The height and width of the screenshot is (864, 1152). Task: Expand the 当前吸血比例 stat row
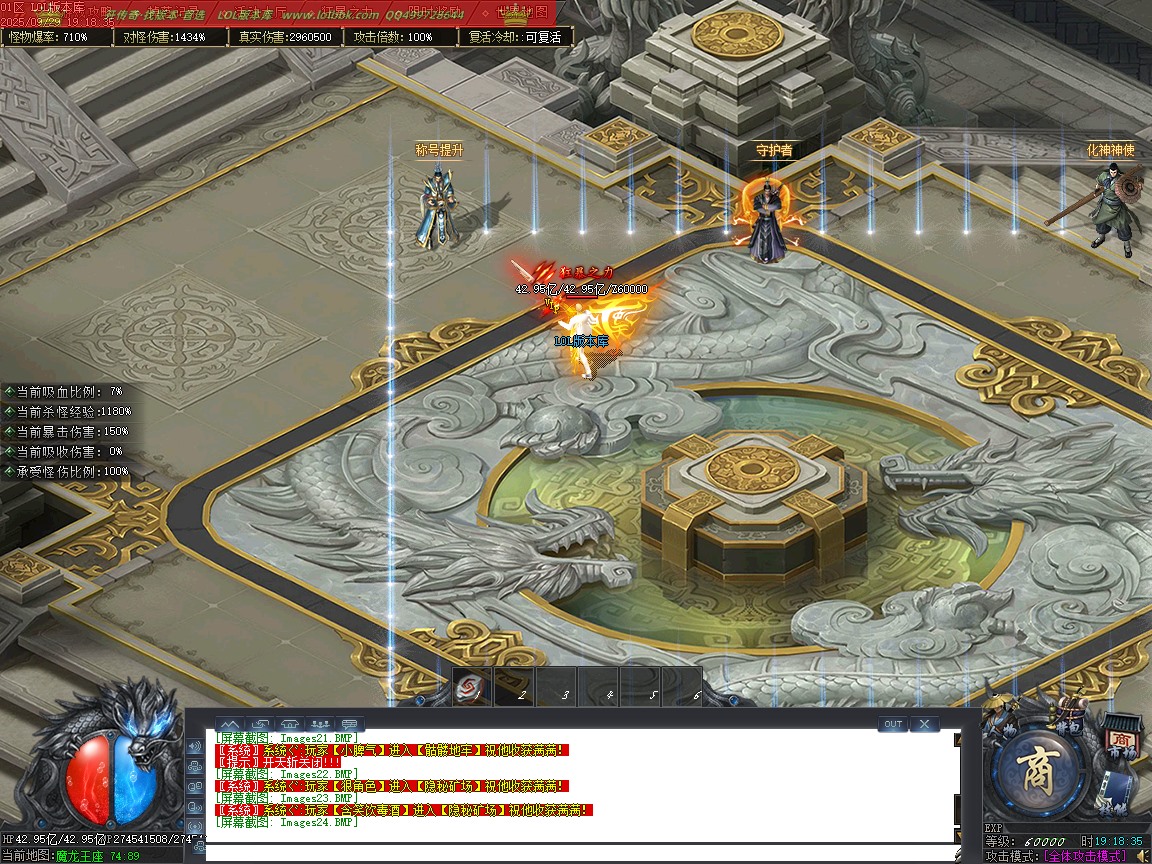click(x=8, y=391)
